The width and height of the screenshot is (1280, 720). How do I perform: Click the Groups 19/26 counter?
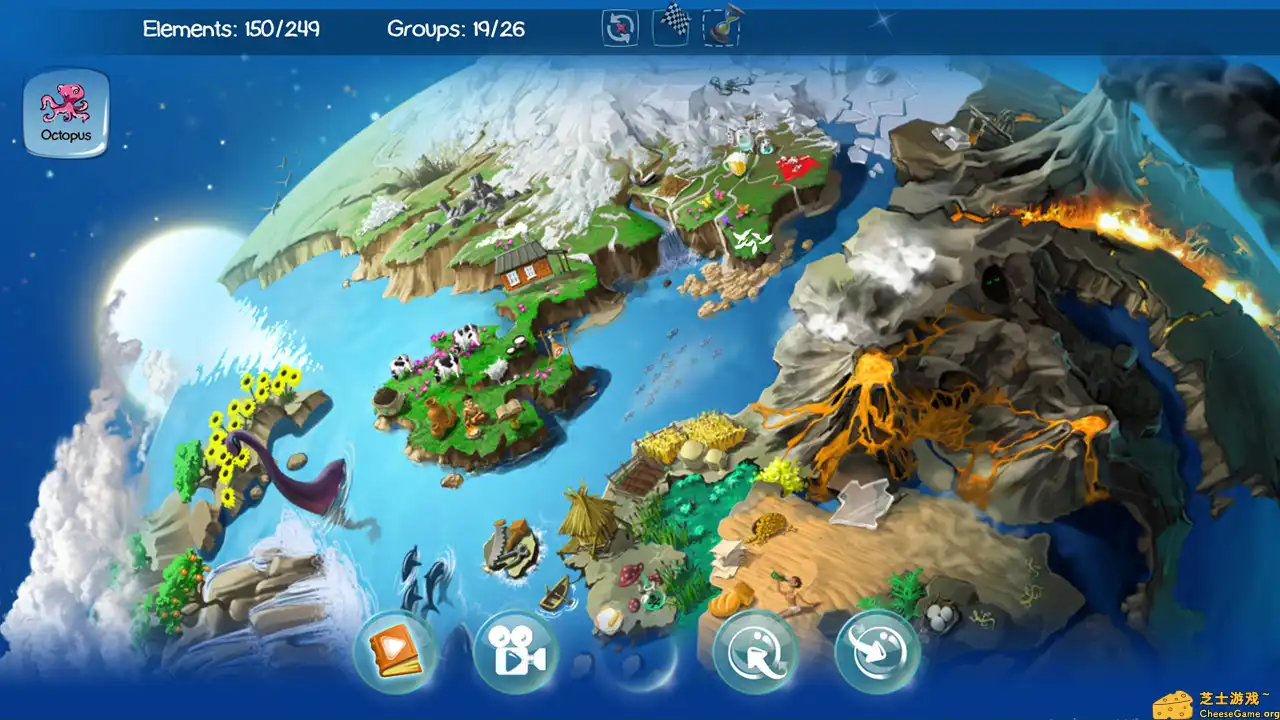pyautogui.click(x=458, y=30)
